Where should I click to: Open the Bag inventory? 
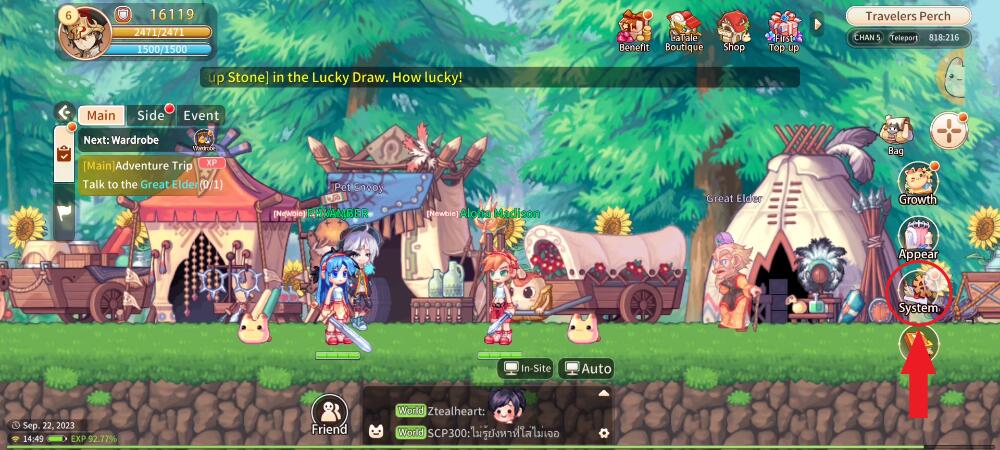point(895,135)
